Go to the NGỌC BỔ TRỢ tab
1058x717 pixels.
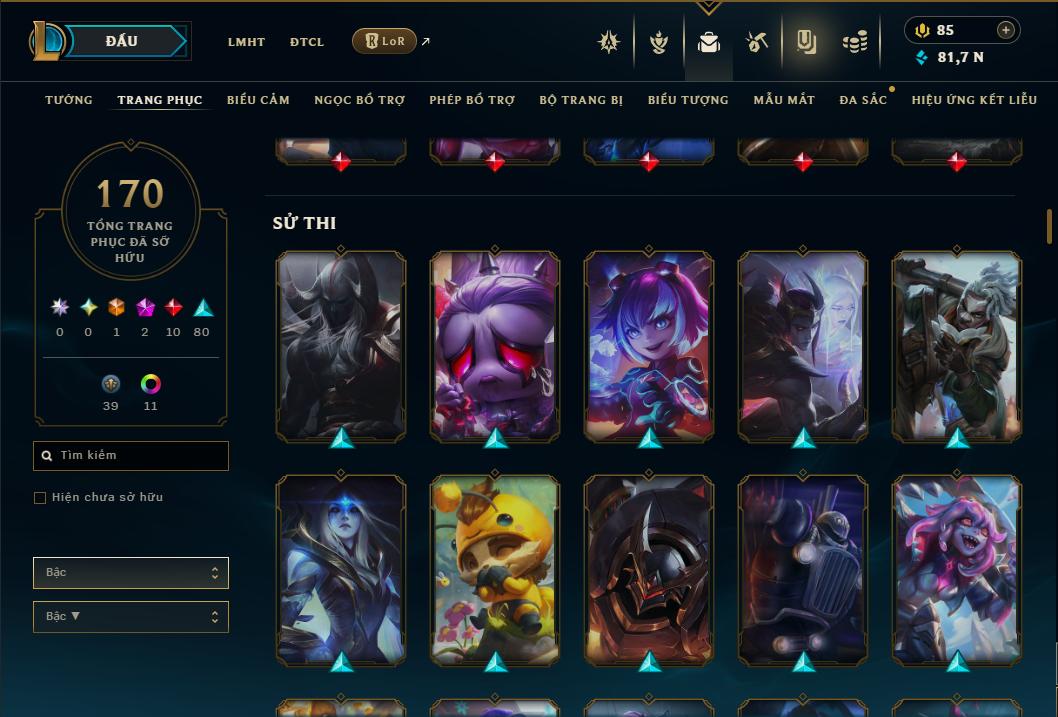point(359,100)
